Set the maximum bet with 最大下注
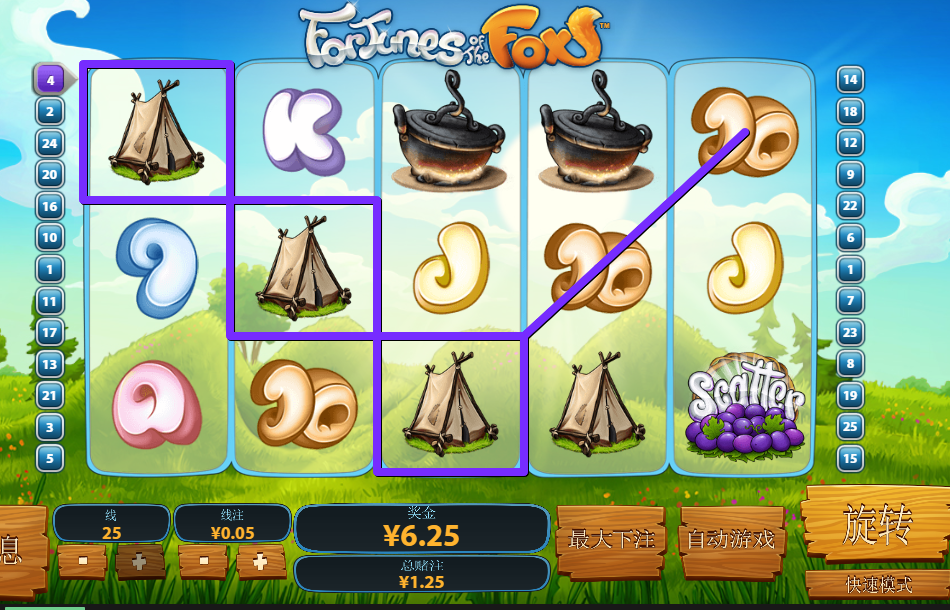This screenshot has height=610, width=950. [611, 539]
